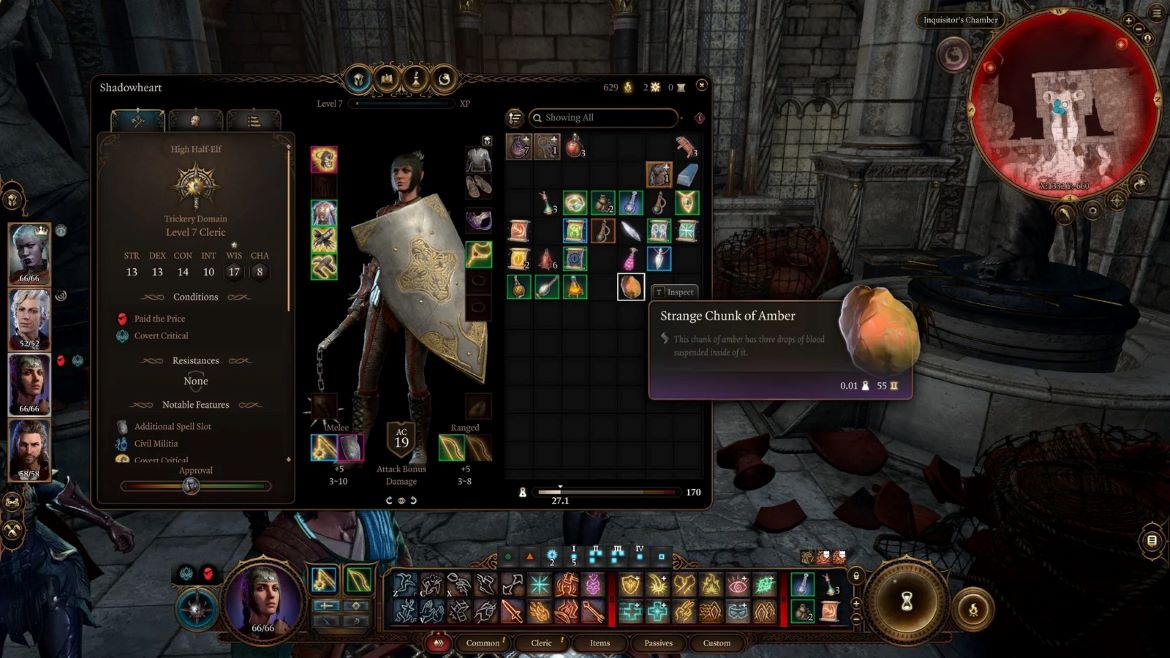Select the Strange Chunk of Amber slot
Screen dimensions: 1170x658
(630, 287)
